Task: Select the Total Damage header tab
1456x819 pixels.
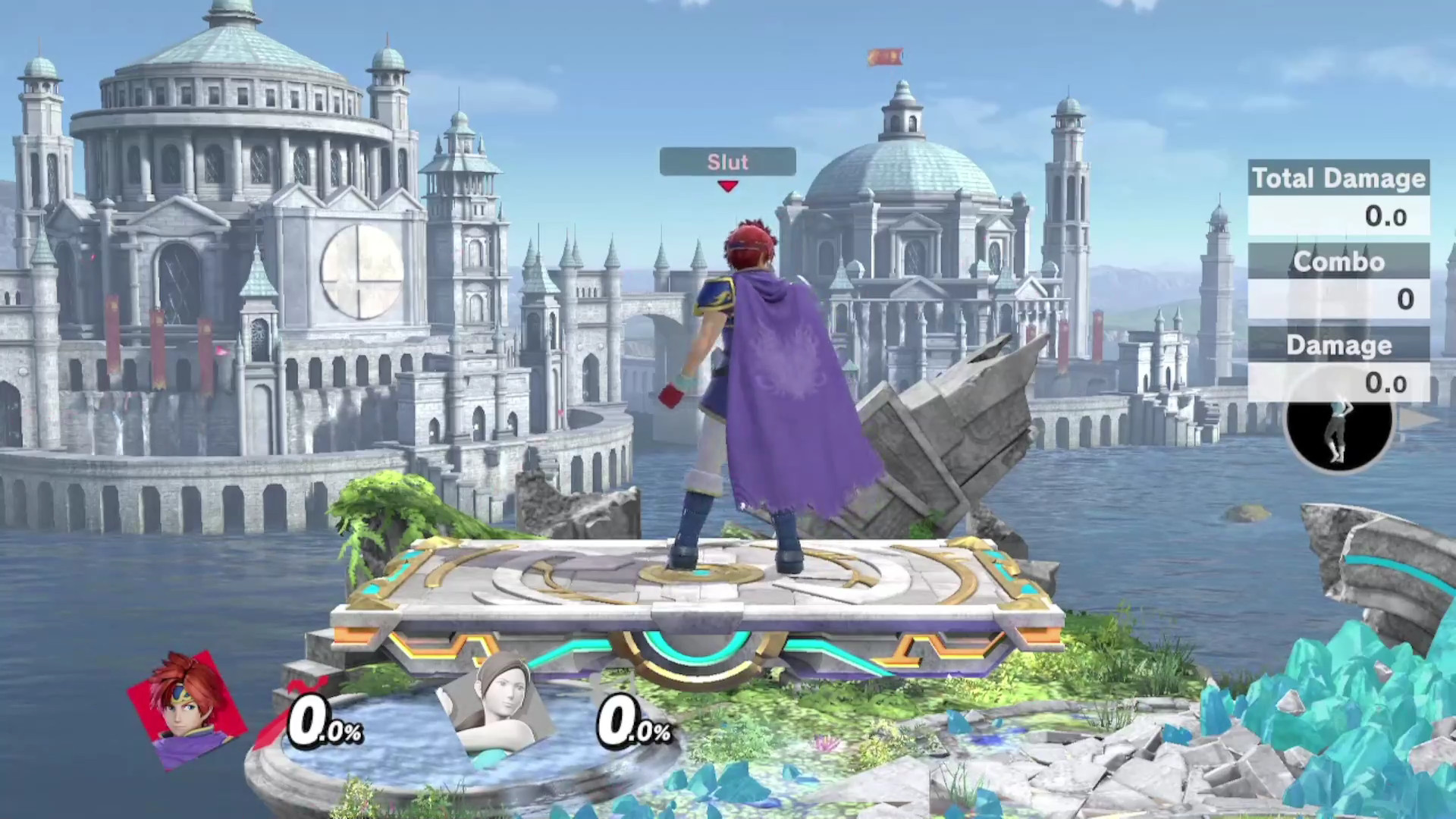Action: pos(1338,179)
